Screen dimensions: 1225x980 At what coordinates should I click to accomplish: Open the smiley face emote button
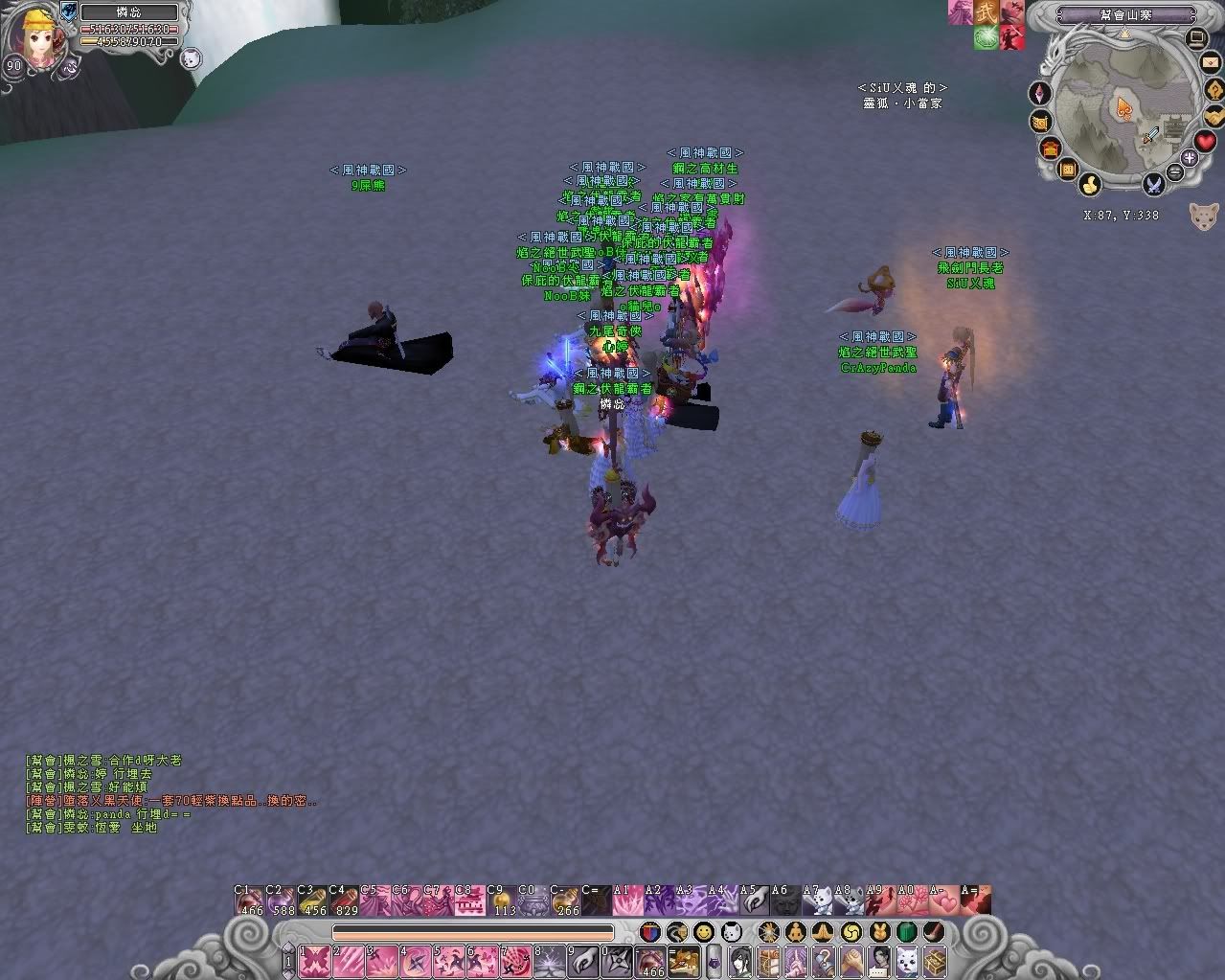point(704,931)
